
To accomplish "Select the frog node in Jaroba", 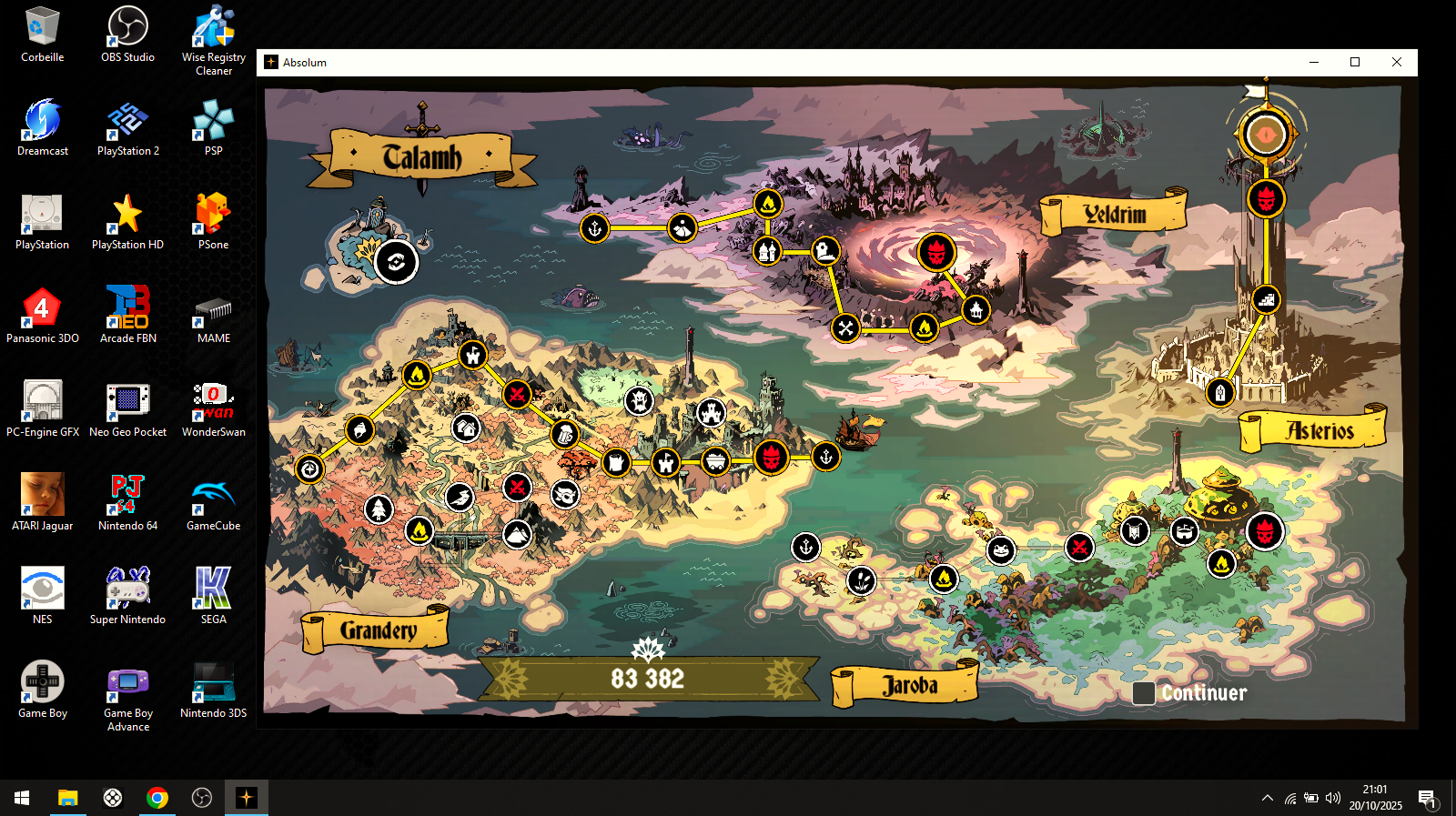I will [1001, 549].
